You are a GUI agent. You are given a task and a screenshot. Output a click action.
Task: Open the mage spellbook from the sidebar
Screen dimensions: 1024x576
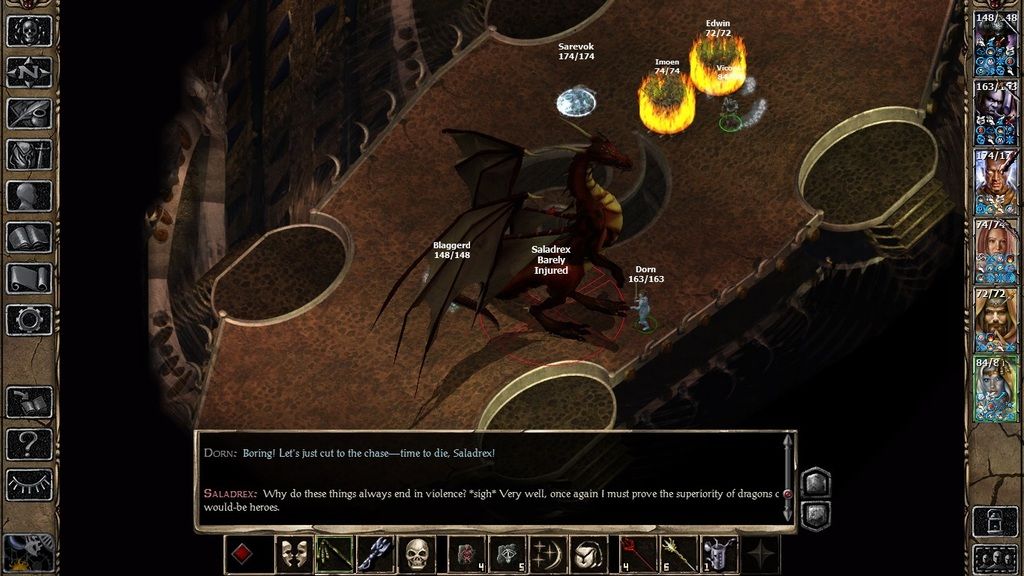(x=29, y=237)
